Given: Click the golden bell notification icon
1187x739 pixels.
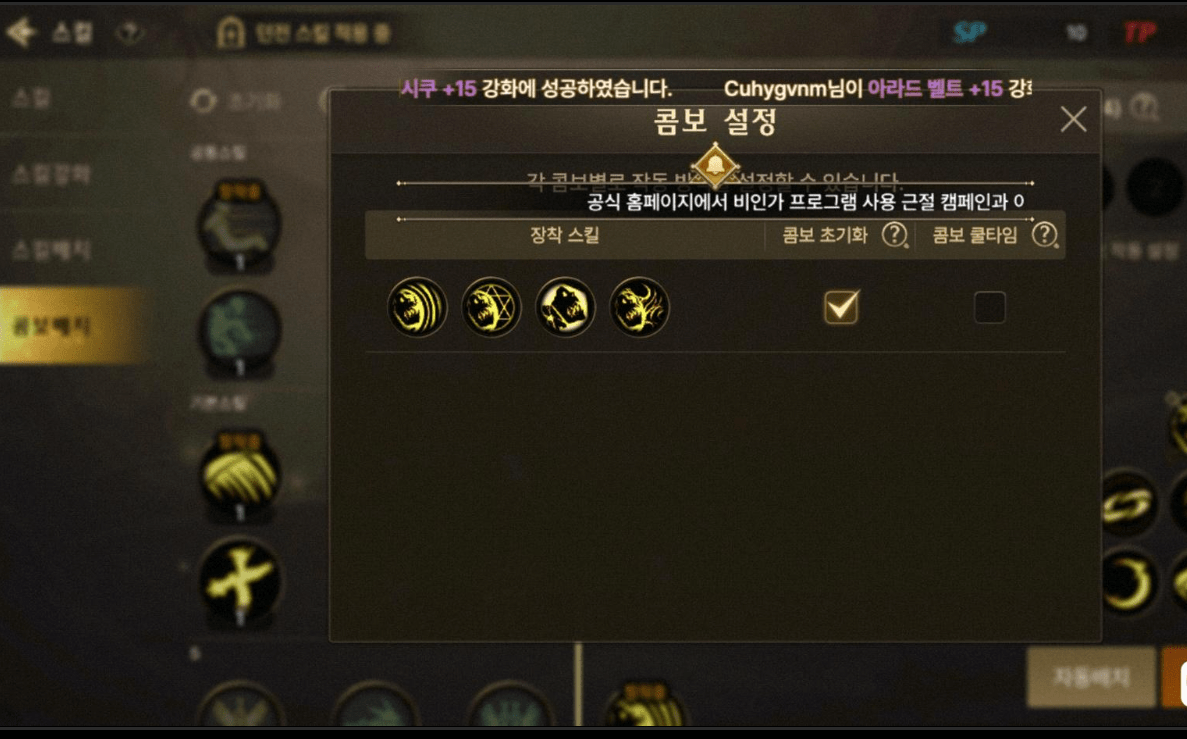Looking at the screenshot, I should pos(715,165).
